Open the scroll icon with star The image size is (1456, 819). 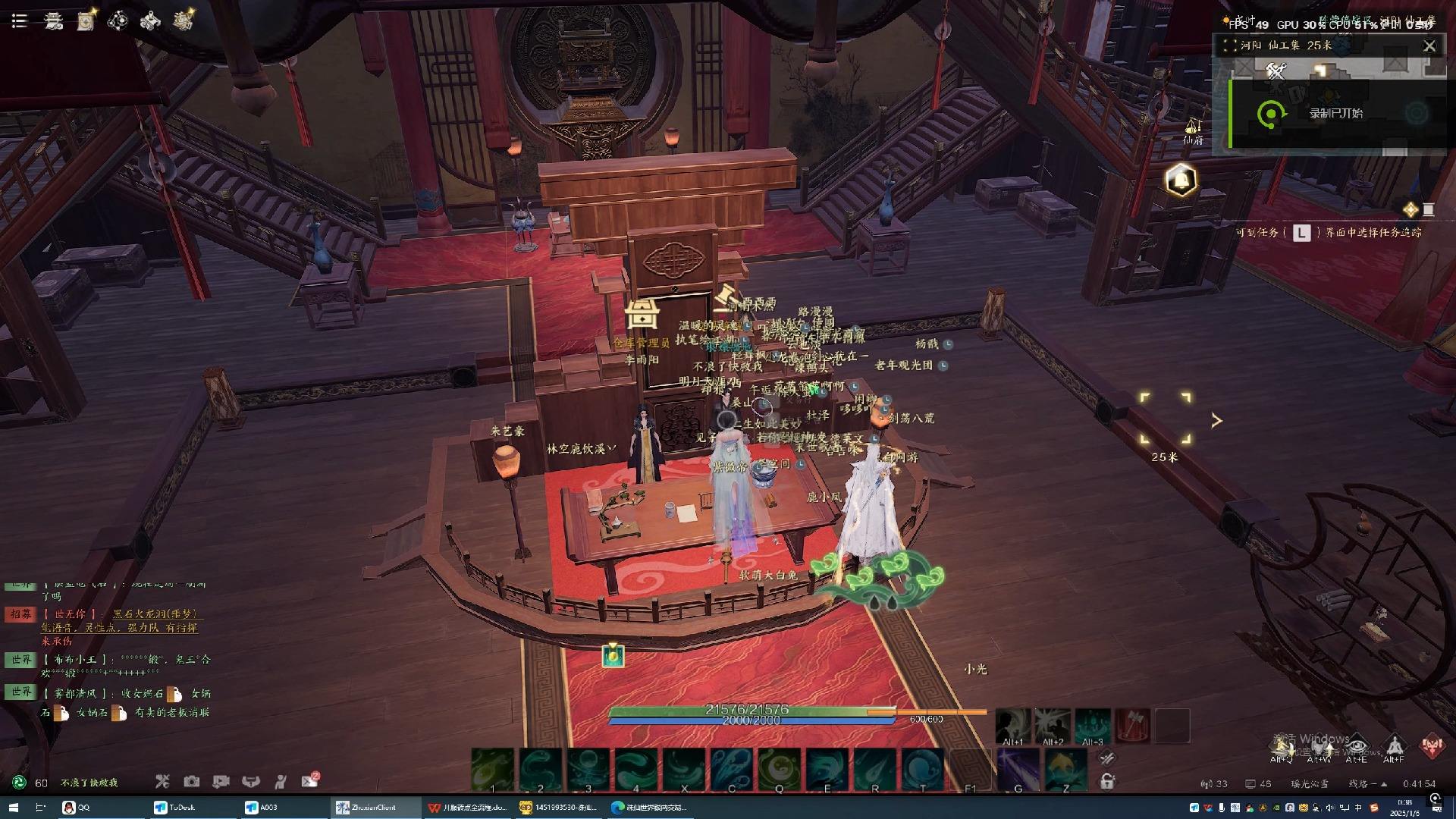point(86,21)
